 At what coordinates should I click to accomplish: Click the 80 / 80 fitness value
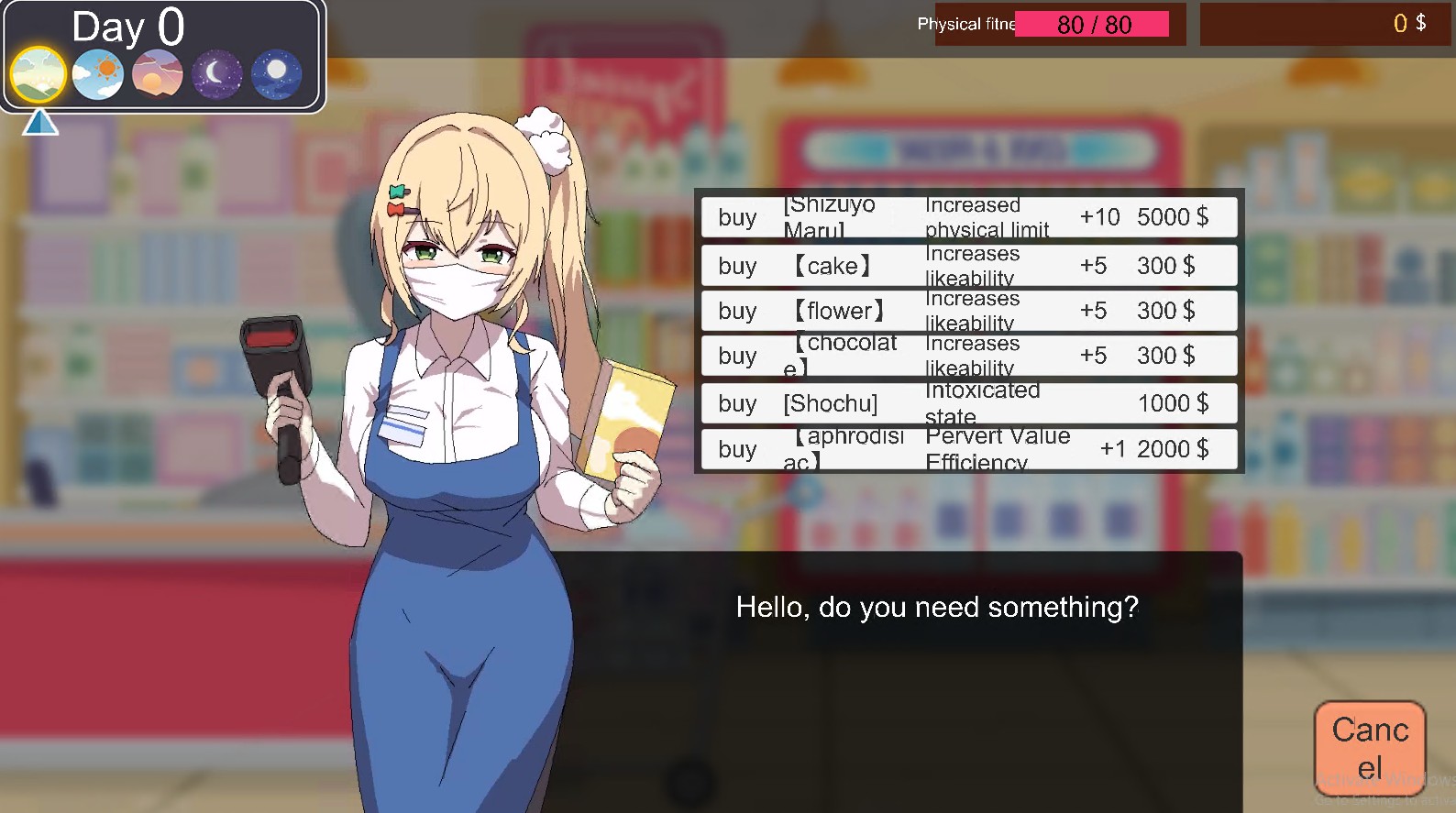tap(1093, 24)
